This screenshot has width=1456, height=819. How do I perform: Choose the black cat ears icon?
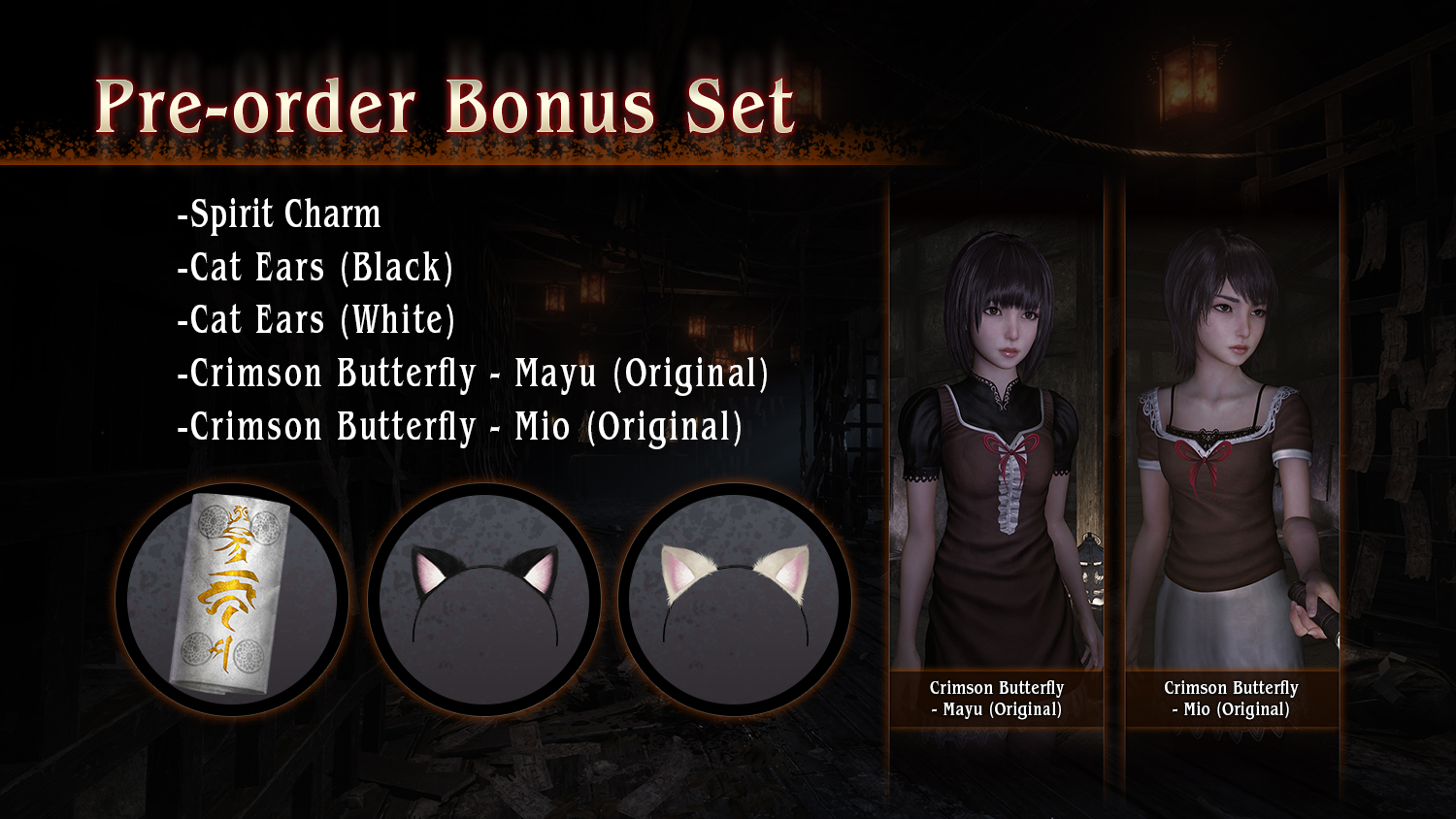(483, 599)
